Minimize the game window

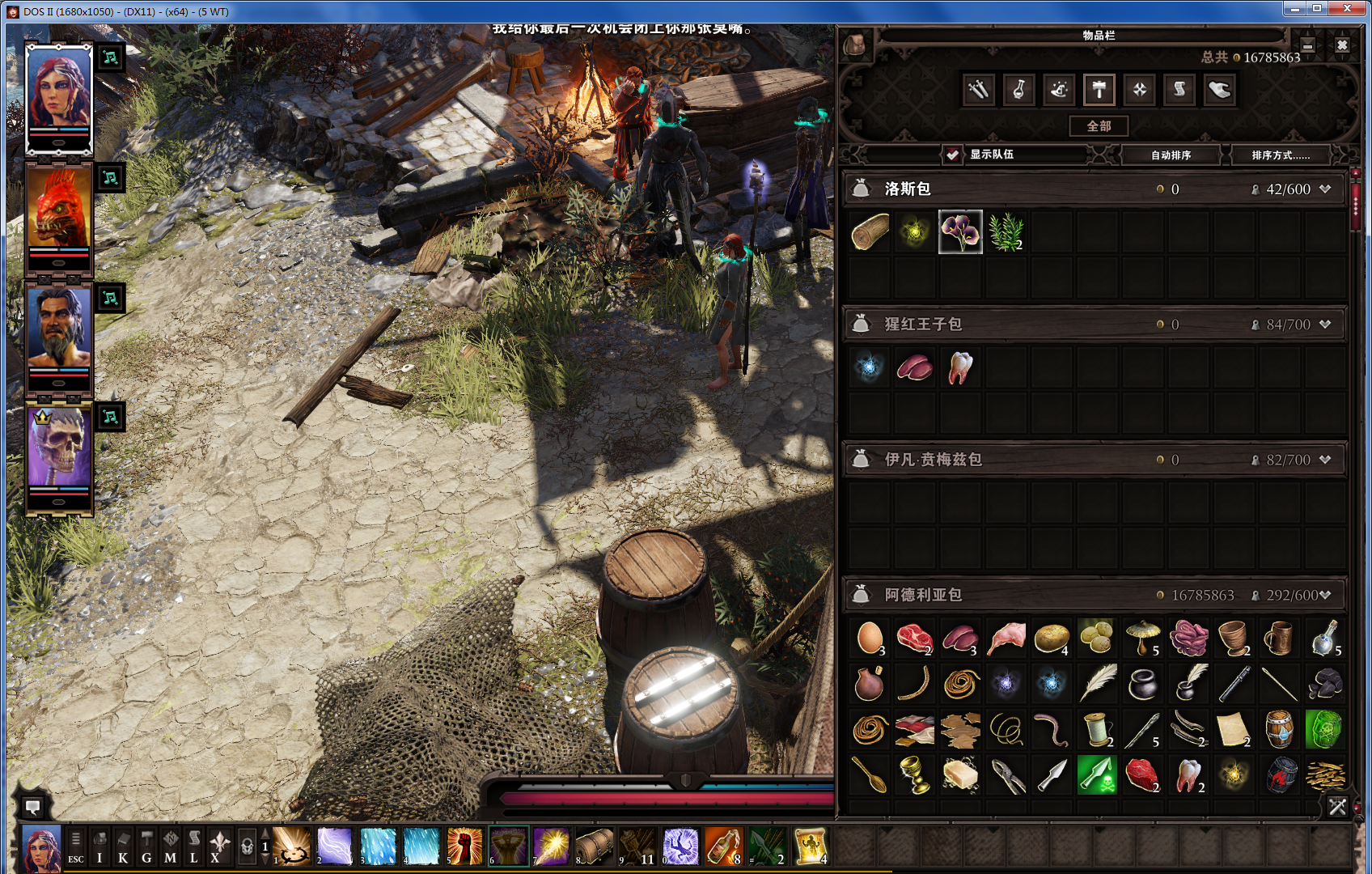click(1294, 9)
